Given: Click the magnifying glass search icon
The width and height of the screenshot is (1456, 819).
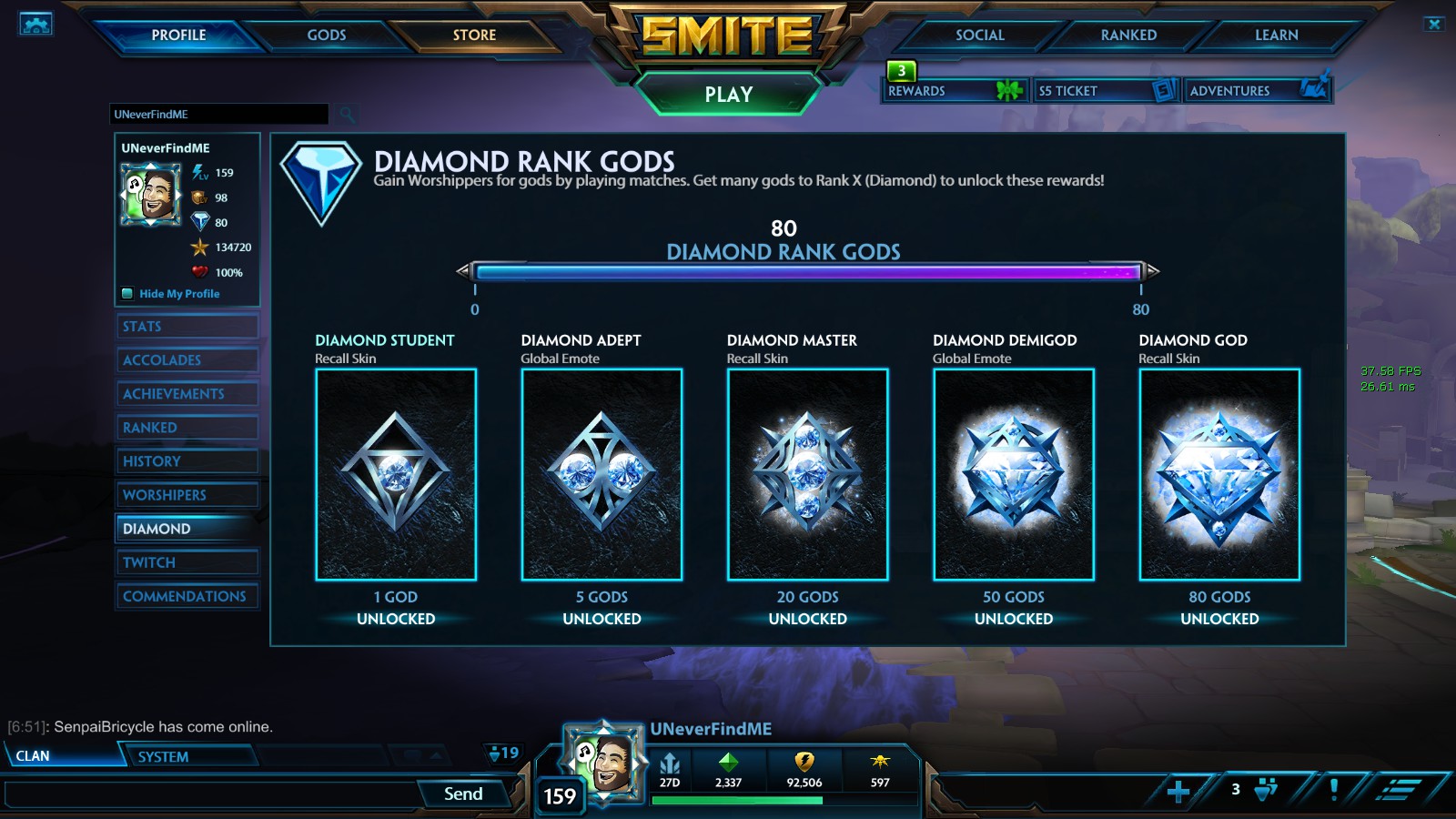Looking at the screenshot, I should (x=346, y=115).
